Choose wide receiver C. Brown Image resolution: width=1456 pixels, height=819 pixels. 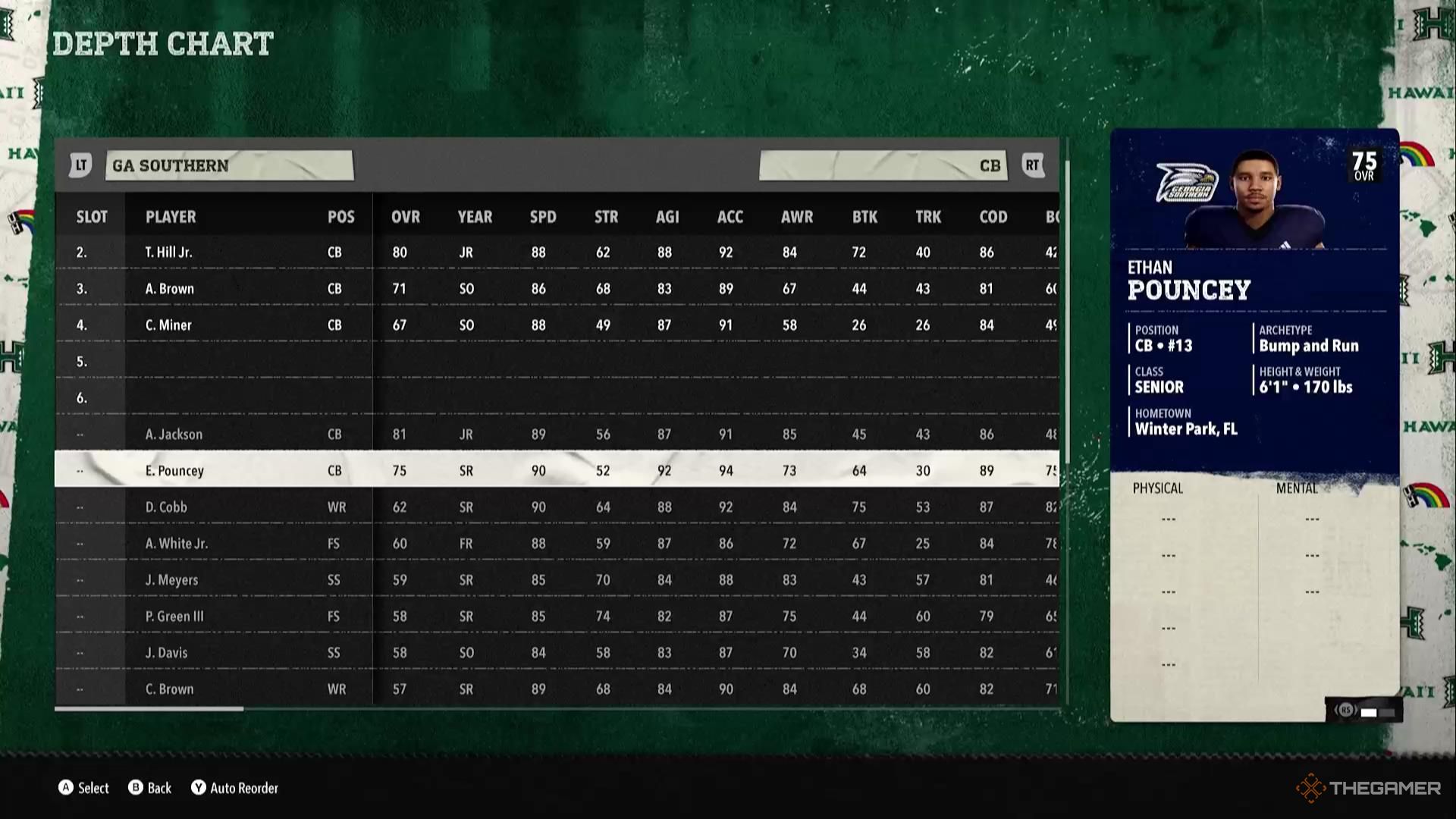(x=169, y=689)
